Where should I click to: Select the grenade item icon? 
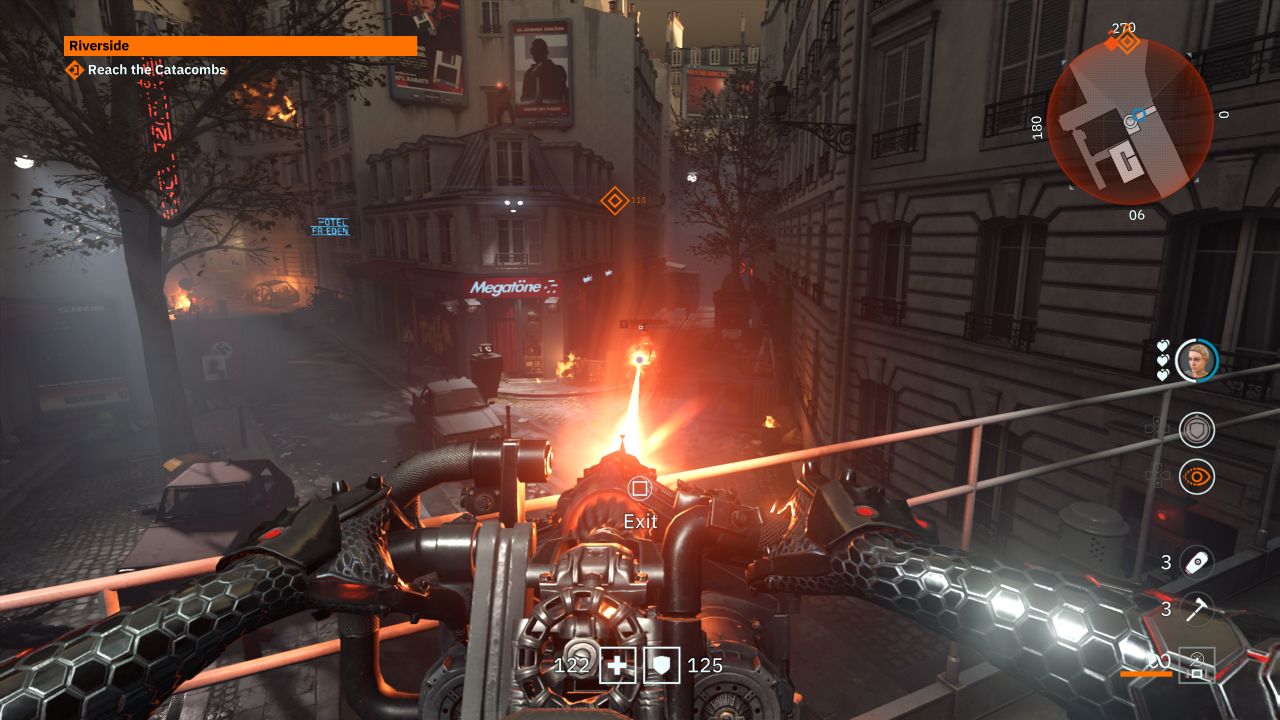[1196, 562]
